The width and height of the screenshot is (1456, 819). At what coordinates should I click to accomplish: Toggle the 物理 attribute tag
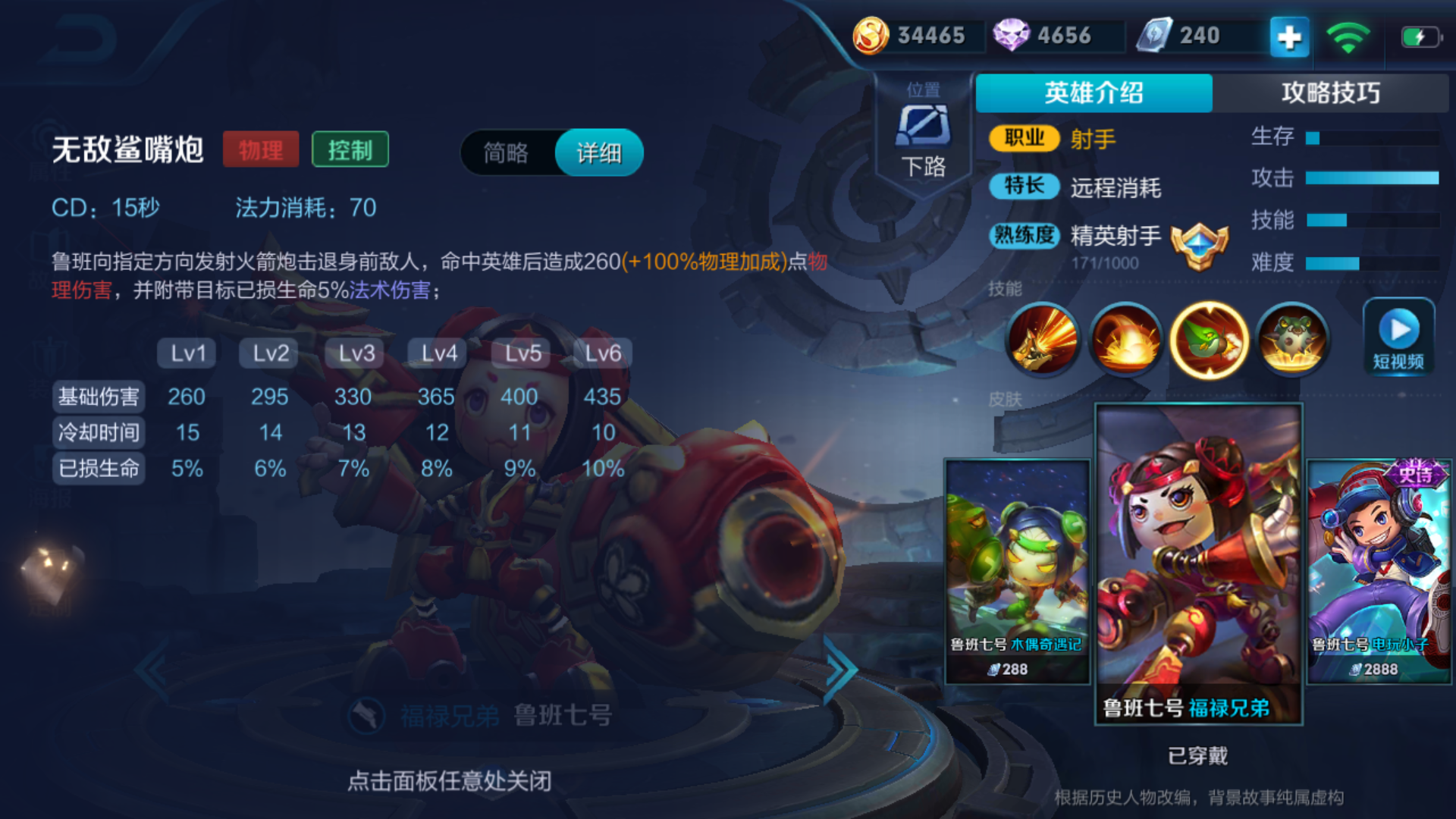260,149
